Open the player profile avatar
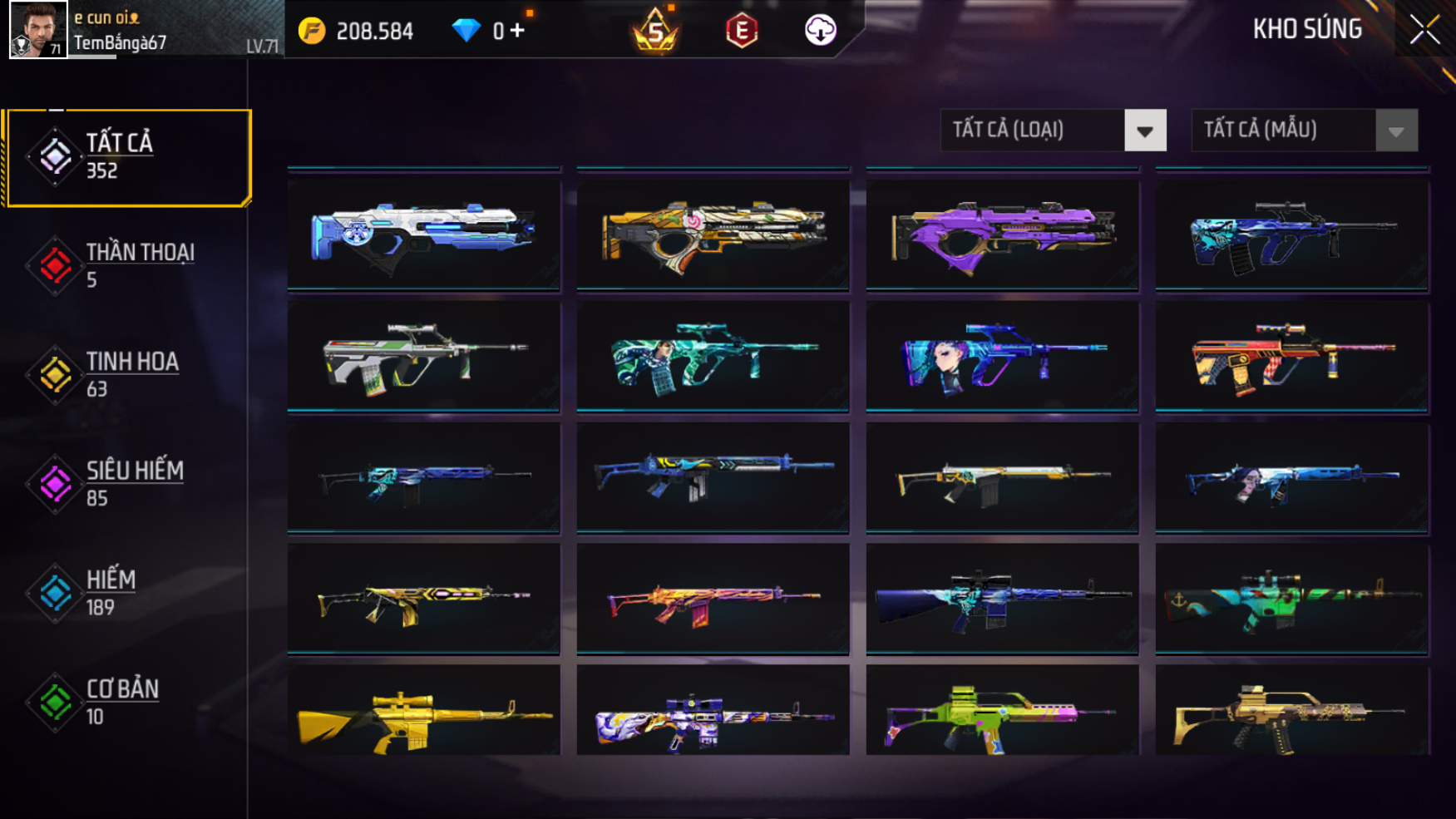The image size is (1456, 819). click(x=38, y=30)
